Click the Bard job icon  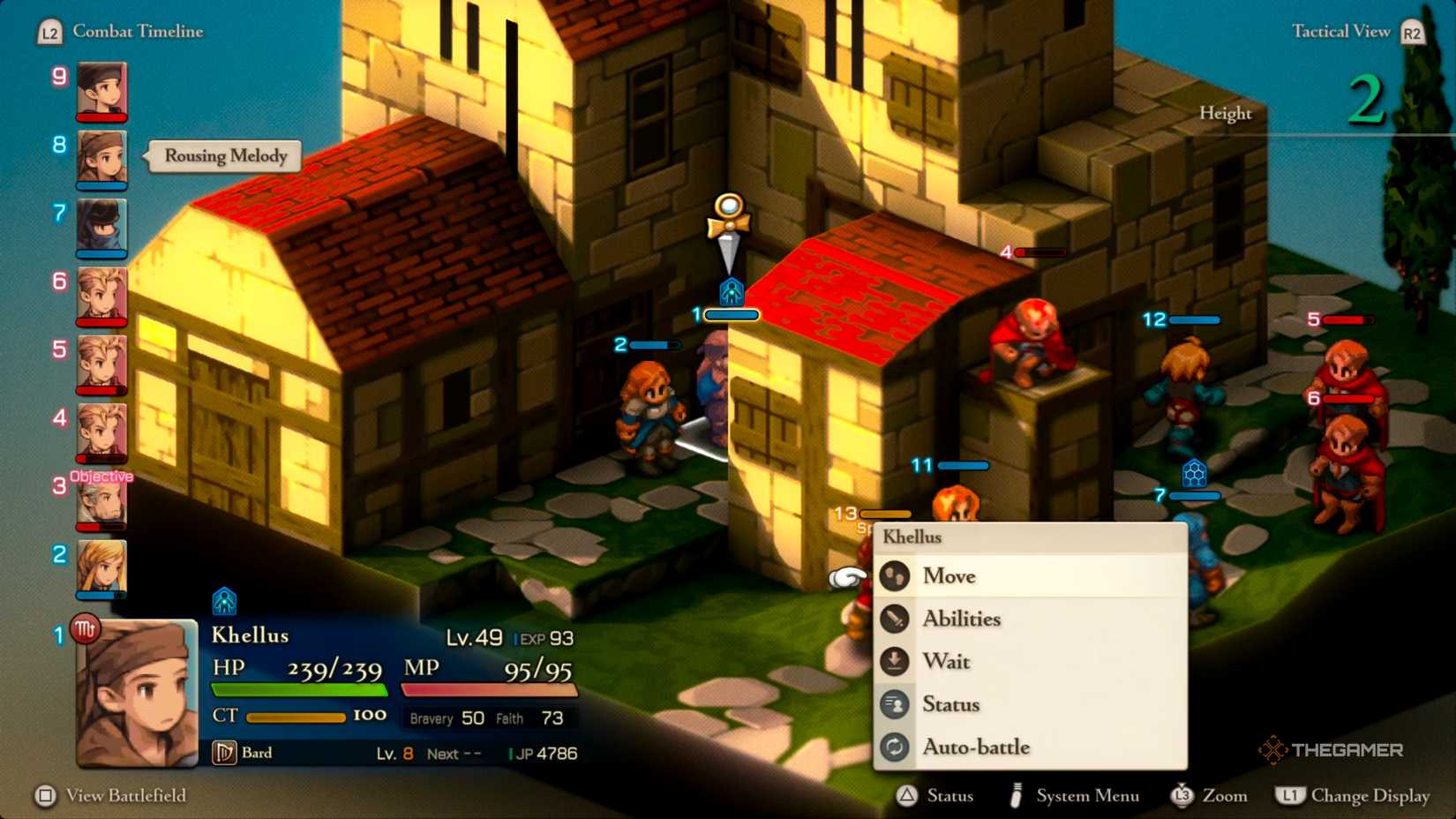224,753
